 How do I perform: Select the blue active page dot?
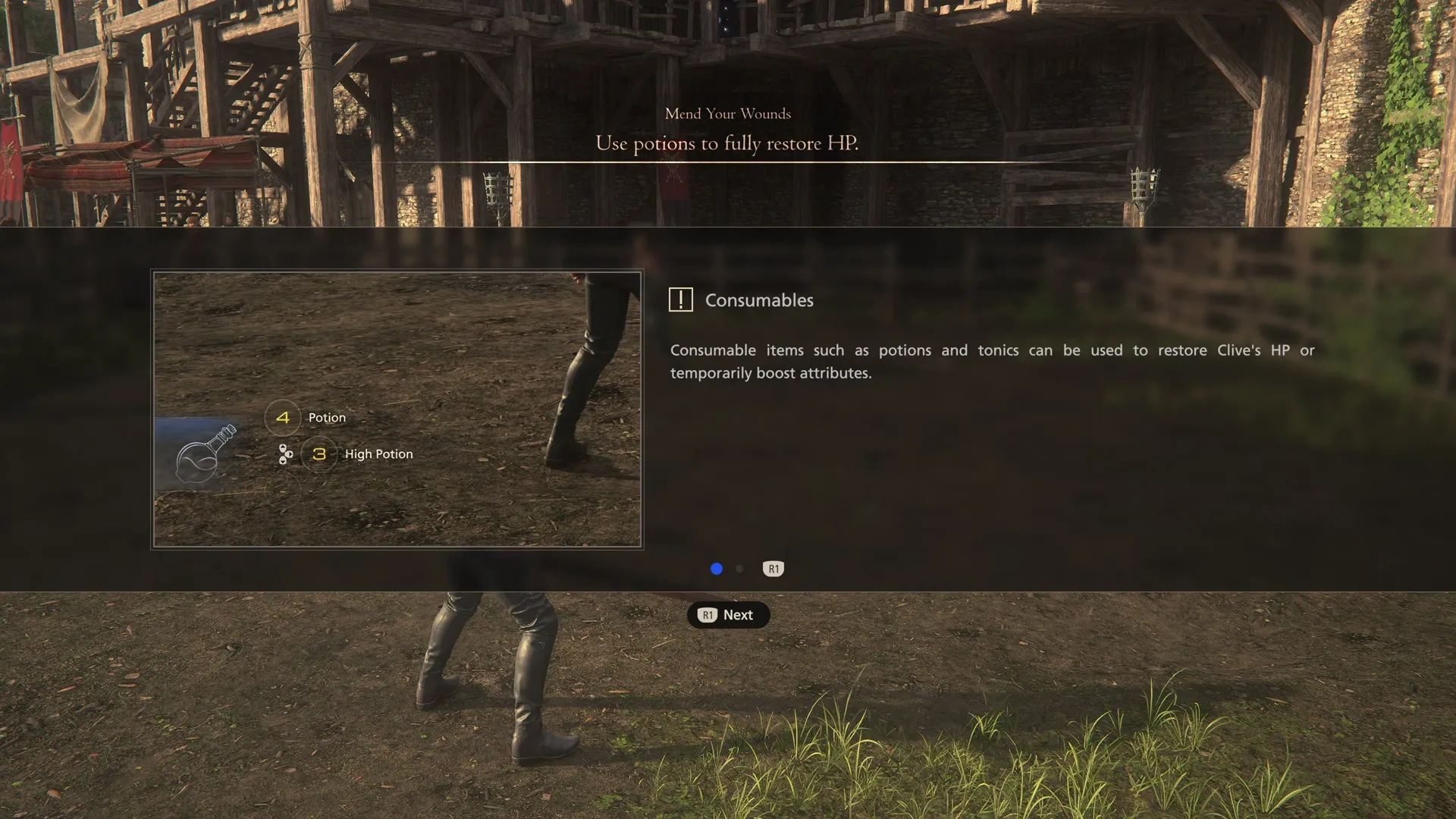(x=716, y=568)
